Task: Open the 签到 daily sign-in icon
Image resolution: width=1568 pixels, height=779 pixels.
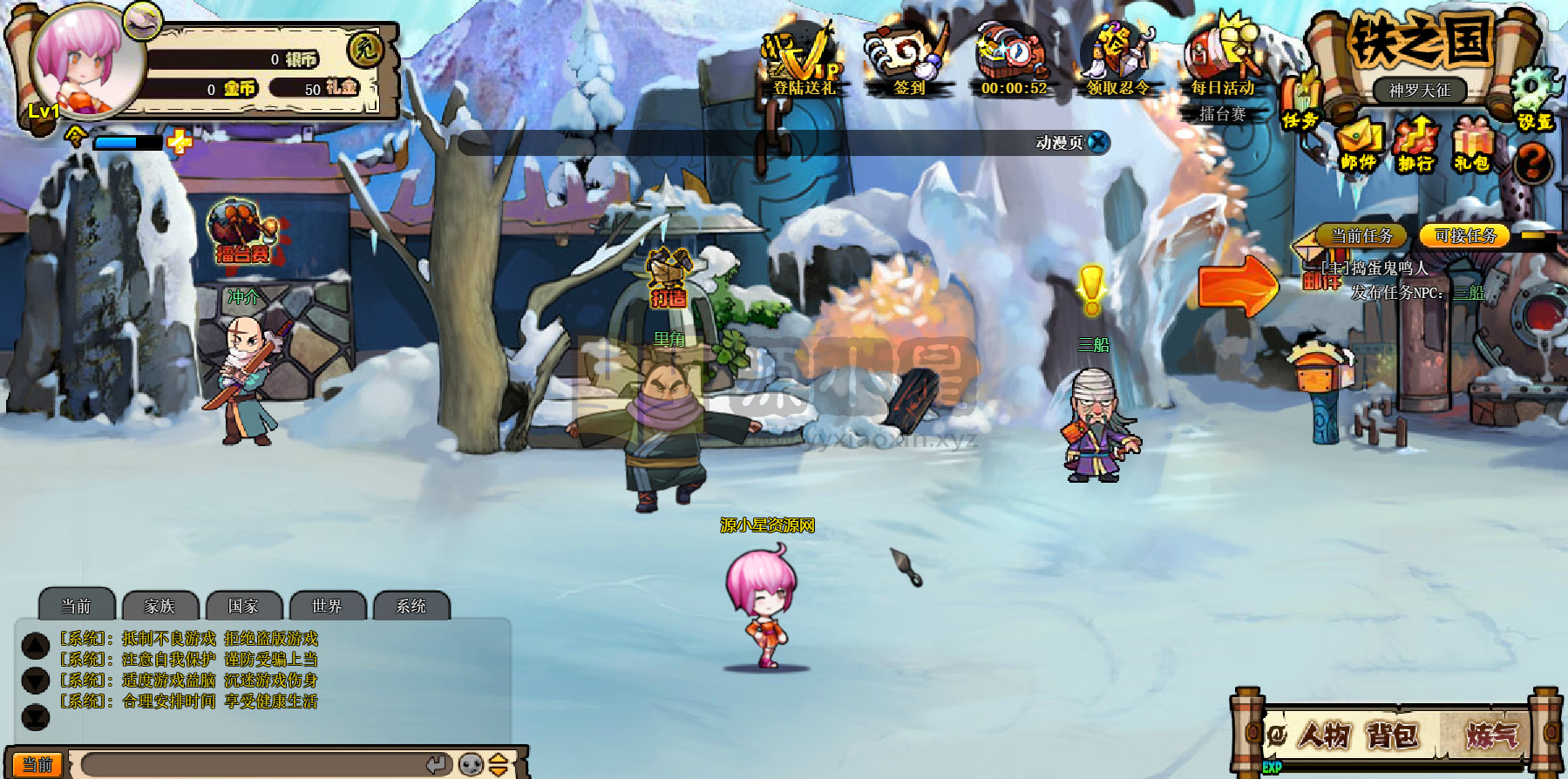Action: click(908, 59)
